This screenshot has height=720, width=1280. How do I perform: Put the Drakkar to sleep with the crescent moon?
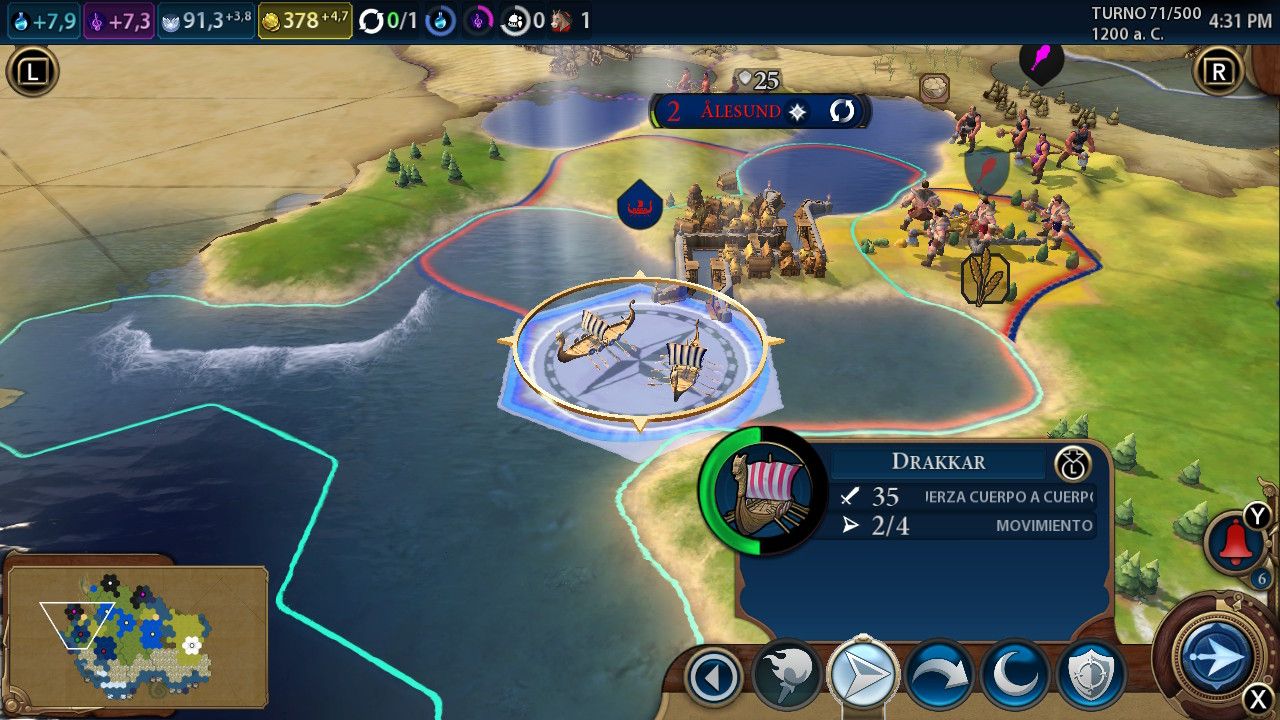pyautogui.click(x=1016, y=677)
